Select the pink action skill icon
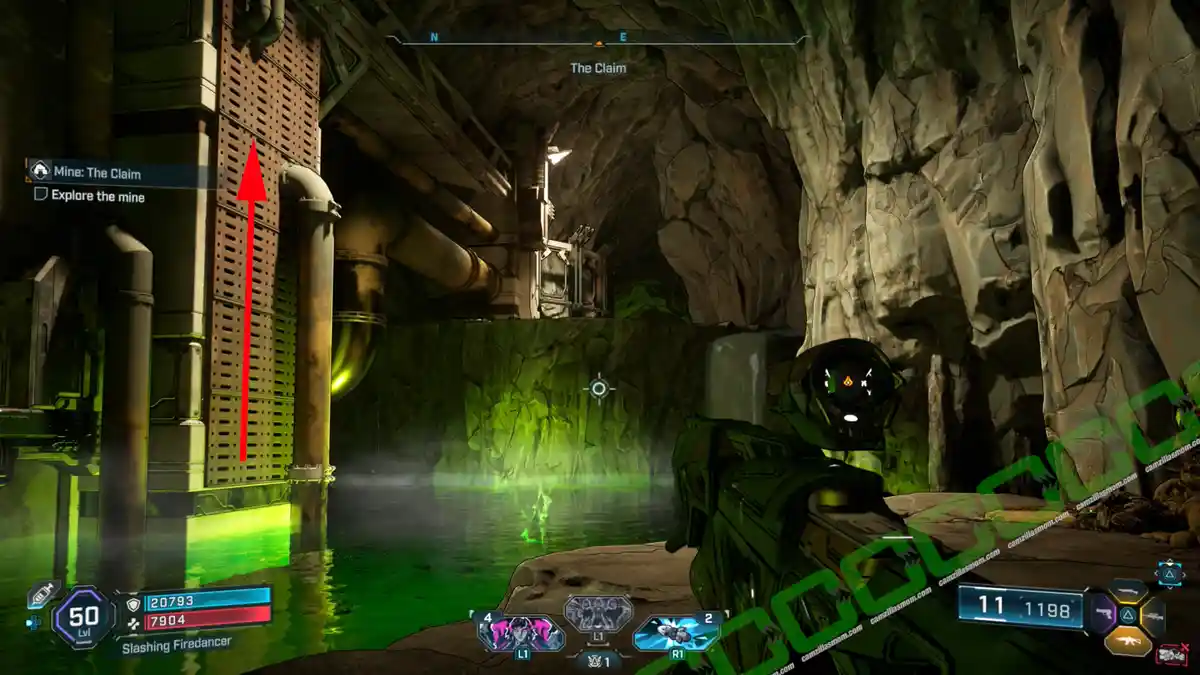This screenshot has height=675, width=1200. 521,633
